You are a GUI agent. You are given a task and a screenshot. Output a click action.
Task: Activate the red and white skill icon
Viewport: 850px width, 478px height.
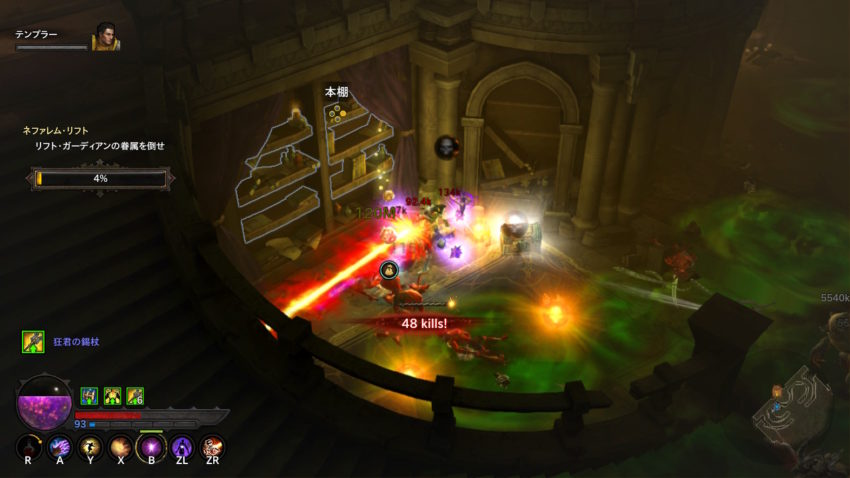coord(212,447)
